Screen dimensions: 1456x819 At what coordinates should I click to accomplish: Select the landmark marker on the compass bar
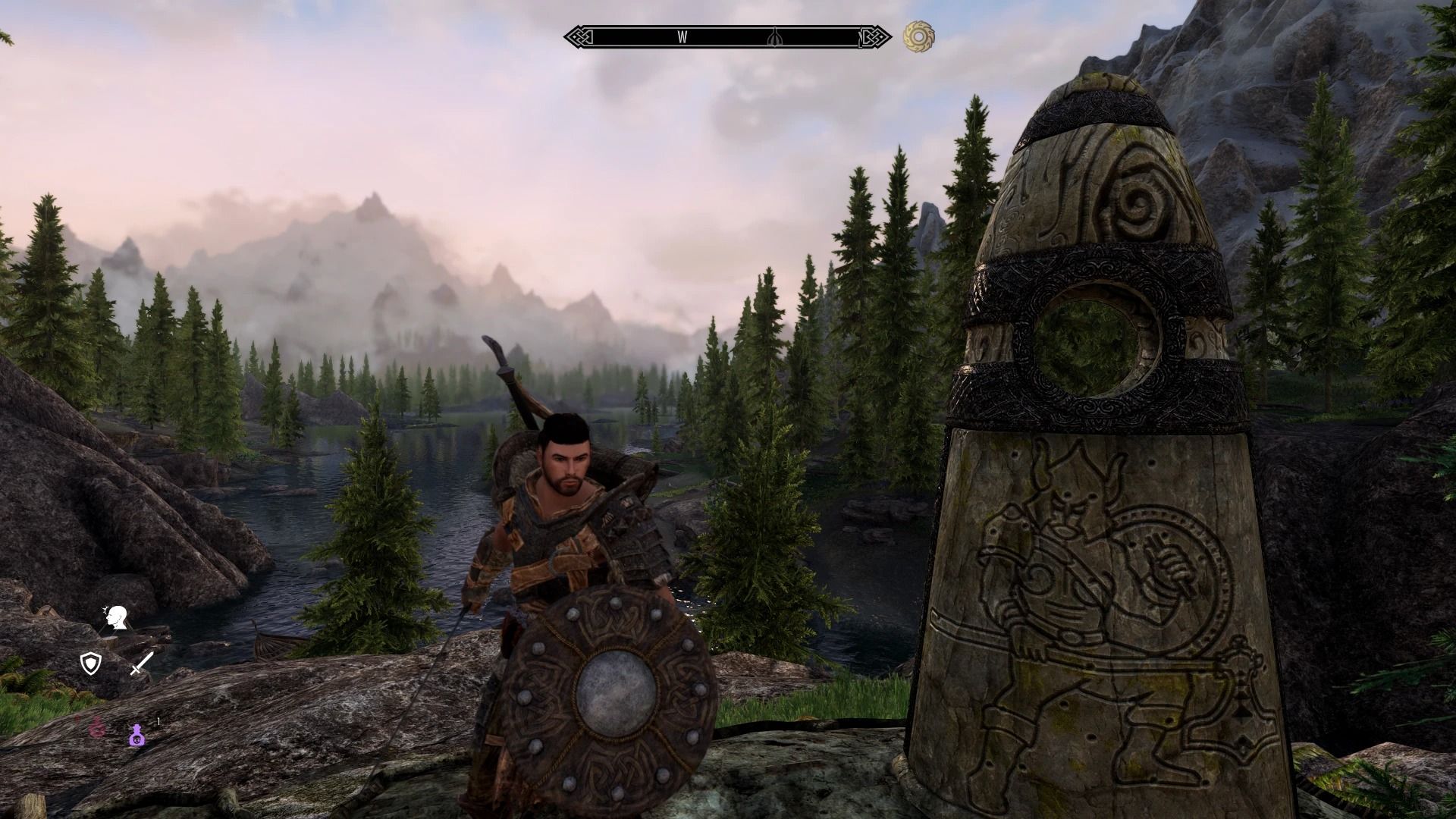[x=775, y=36]
